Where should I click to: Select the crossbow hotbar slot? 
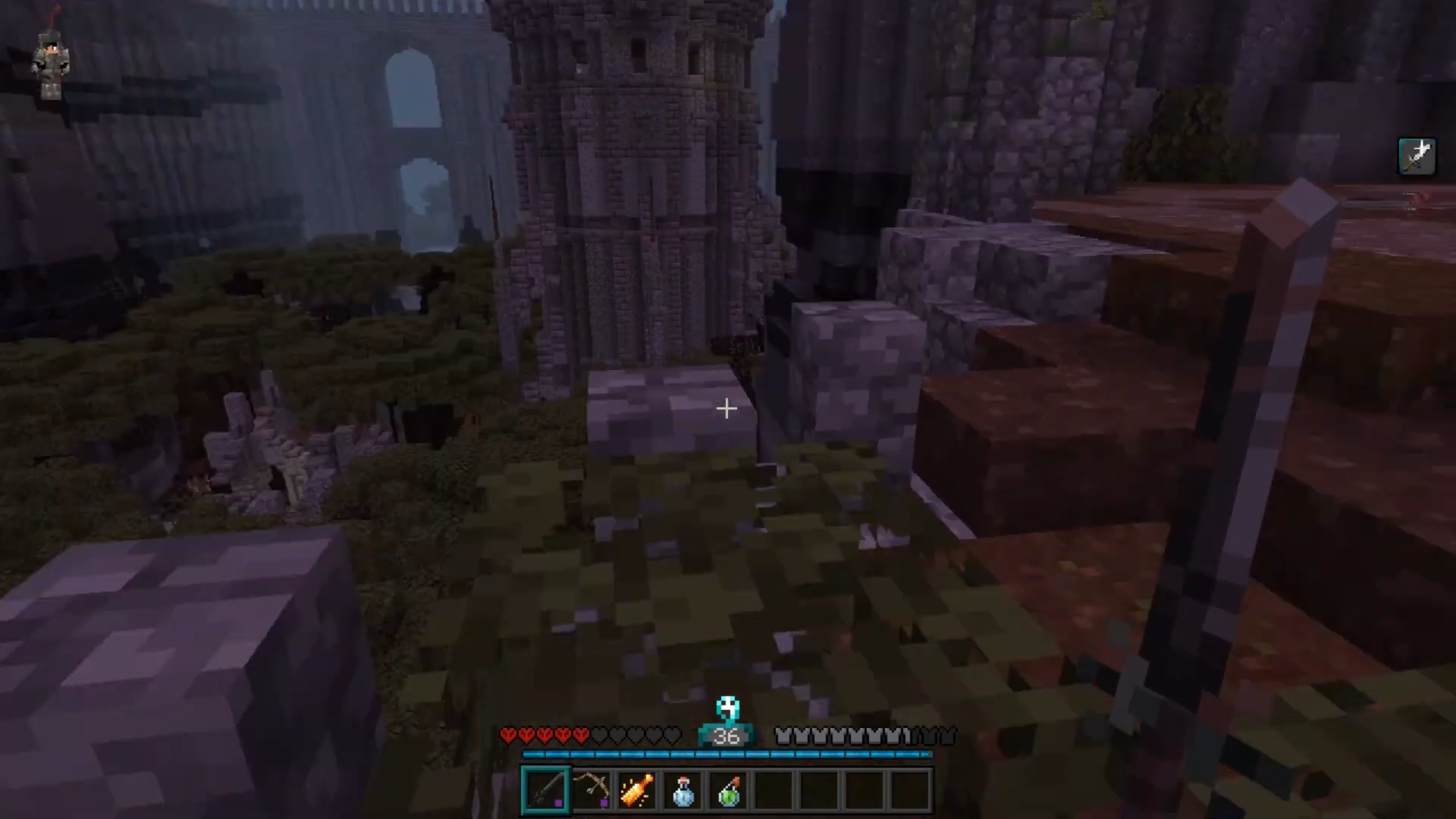tap(591, 790)
